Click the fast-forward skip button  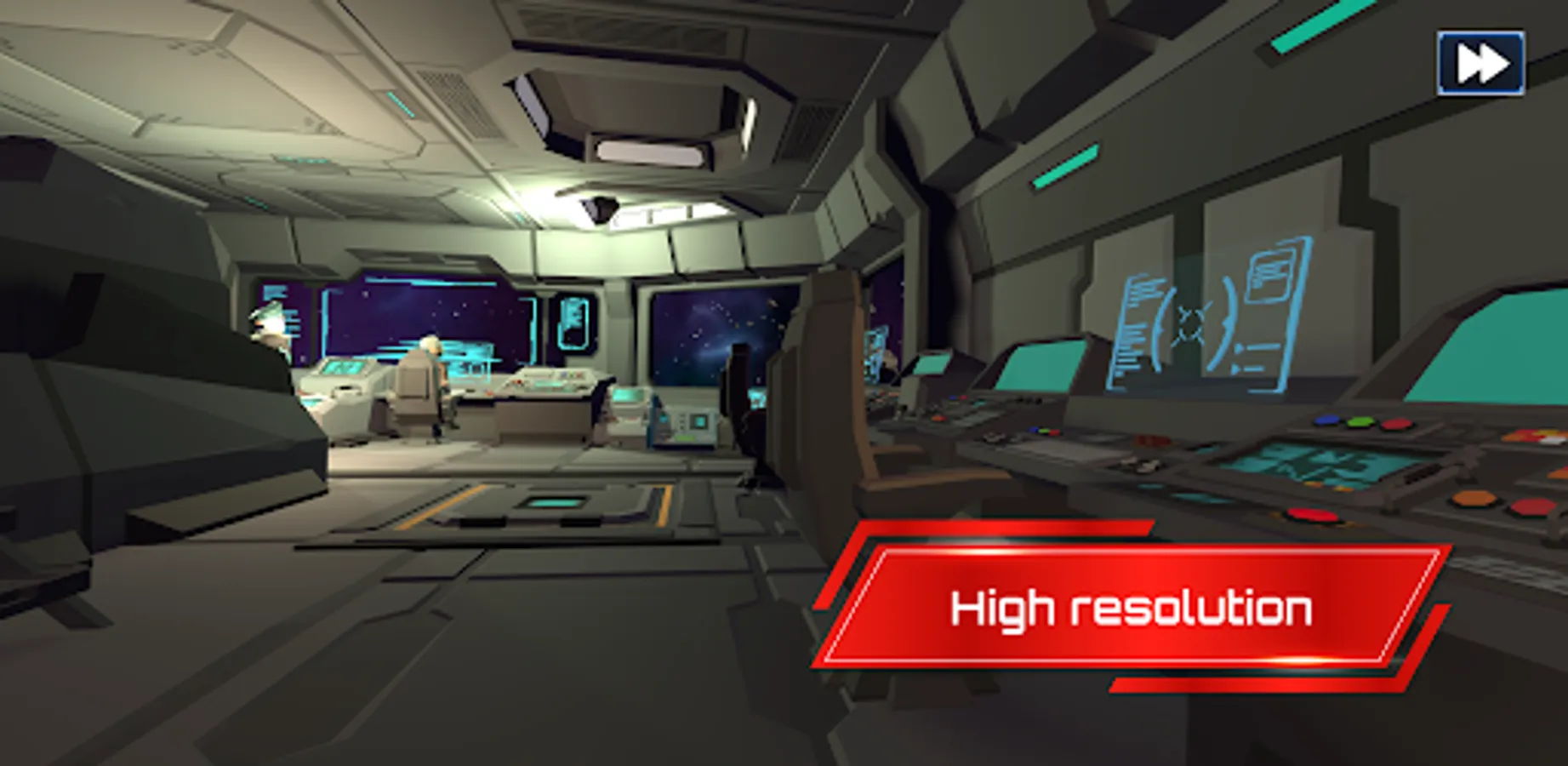1480,60
